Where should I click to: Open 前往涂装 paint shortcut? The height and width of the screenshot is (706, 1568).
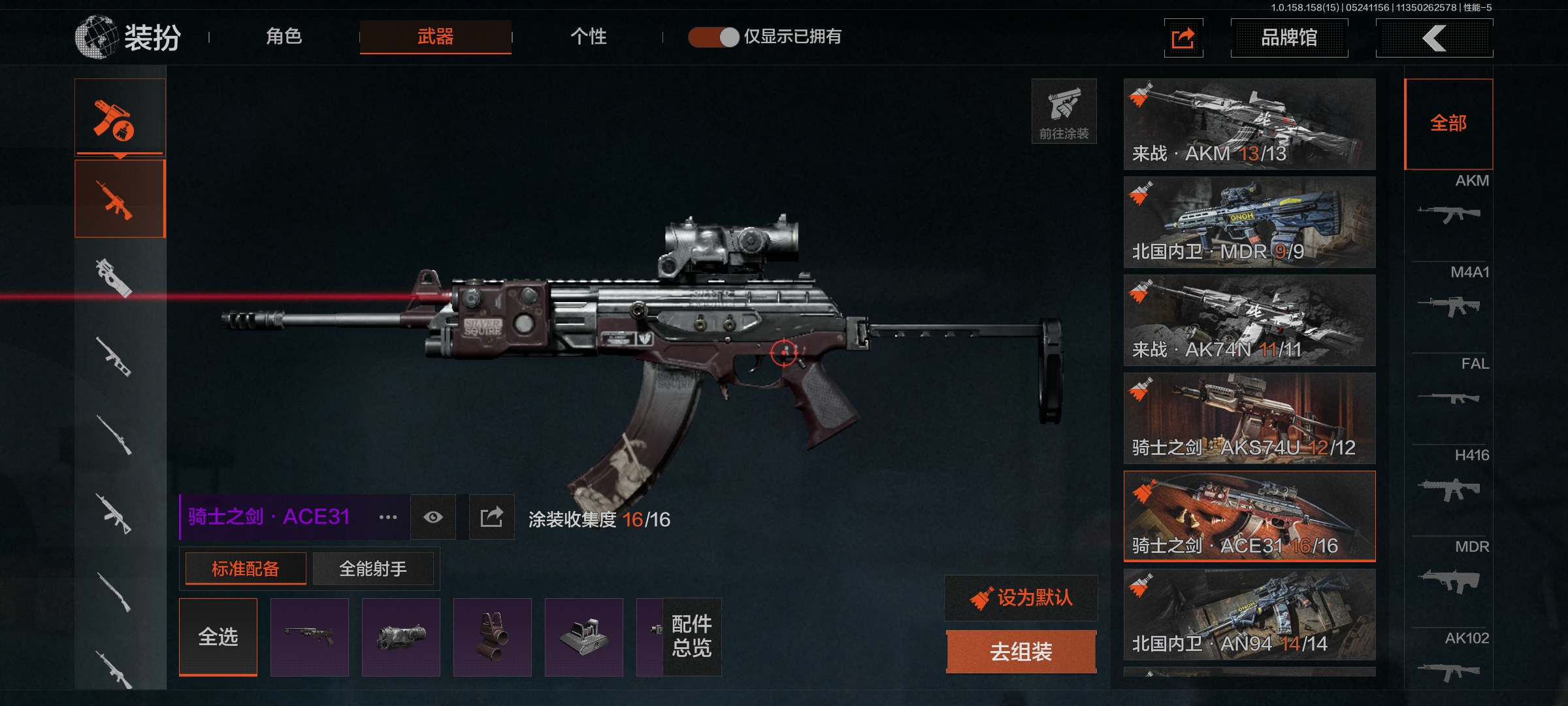pos(1064,111)
